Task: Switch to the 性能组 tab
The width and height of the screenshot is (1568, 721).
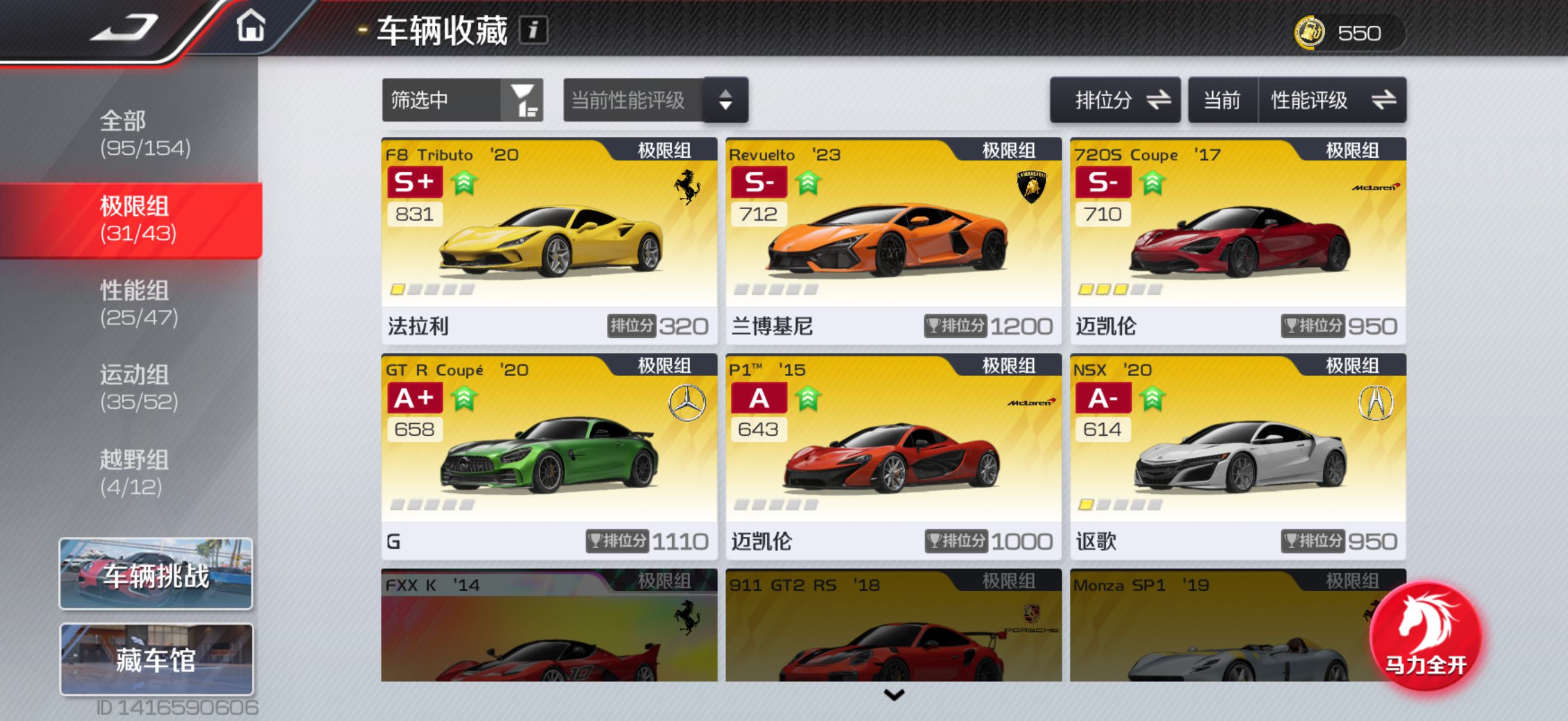Action: point(139,304)
